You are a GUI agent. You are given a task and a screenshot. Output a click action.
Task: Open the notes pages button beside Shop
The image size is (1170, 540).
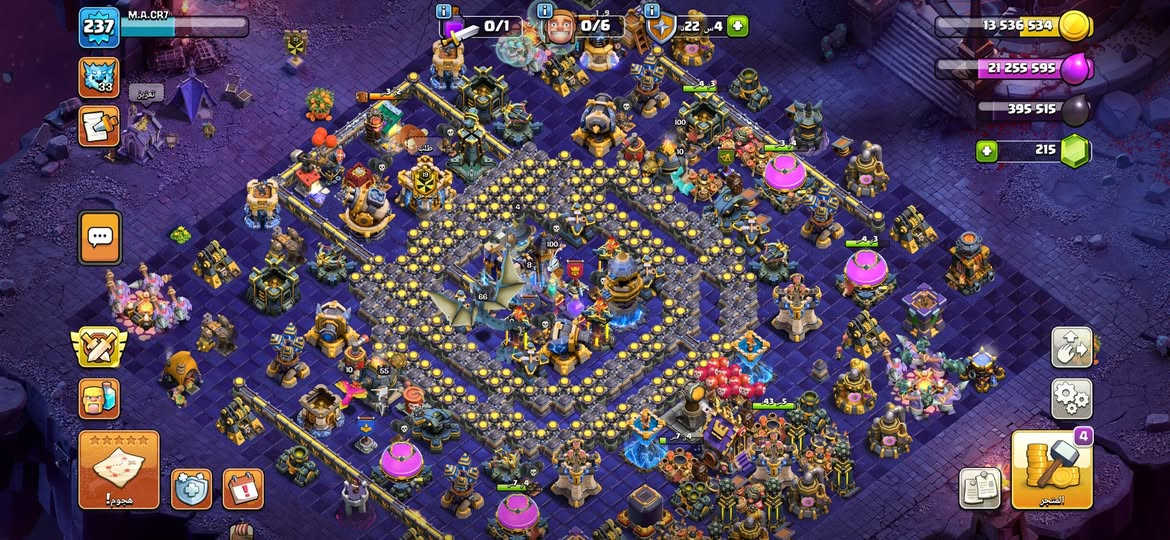[x=980, y=488]
